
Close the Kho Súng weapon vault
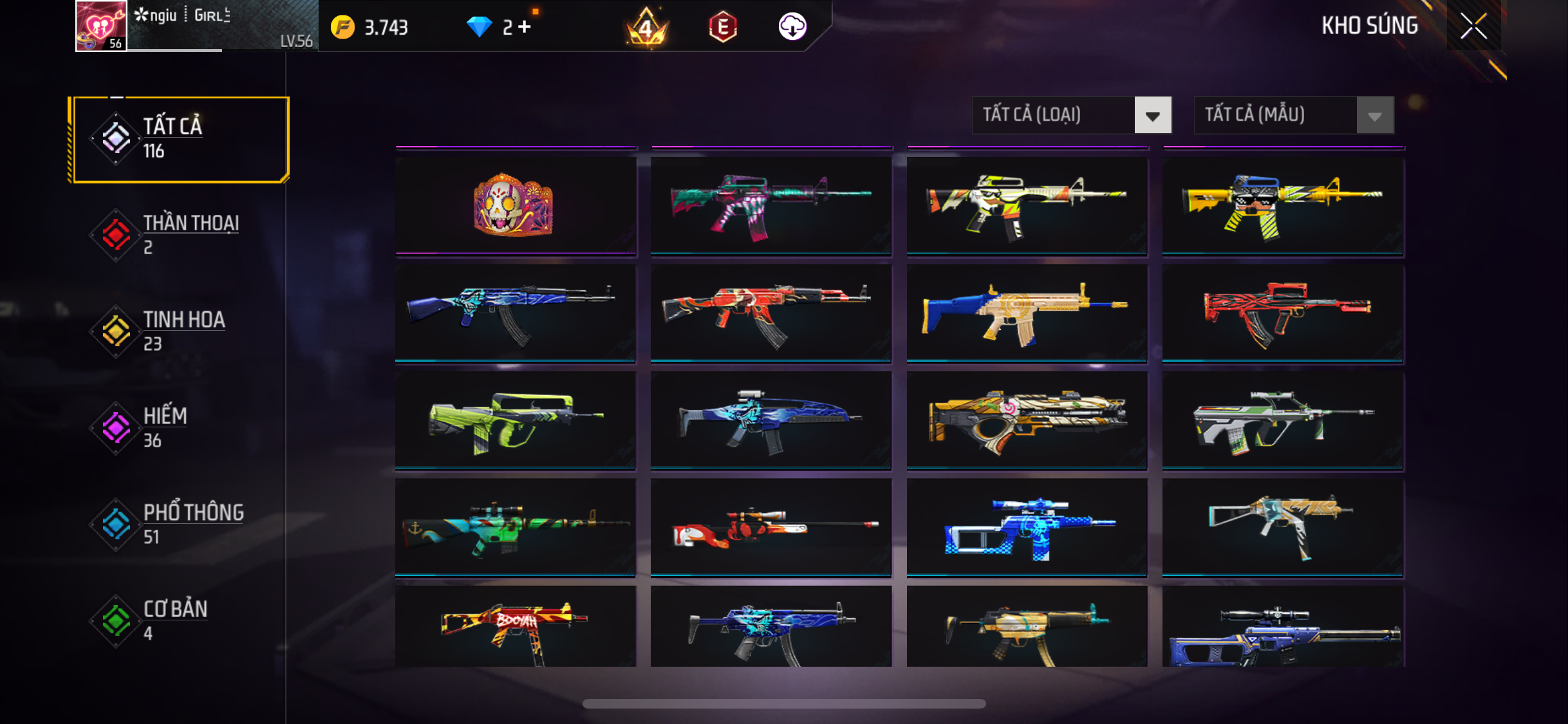click(x=1473, y=26)
